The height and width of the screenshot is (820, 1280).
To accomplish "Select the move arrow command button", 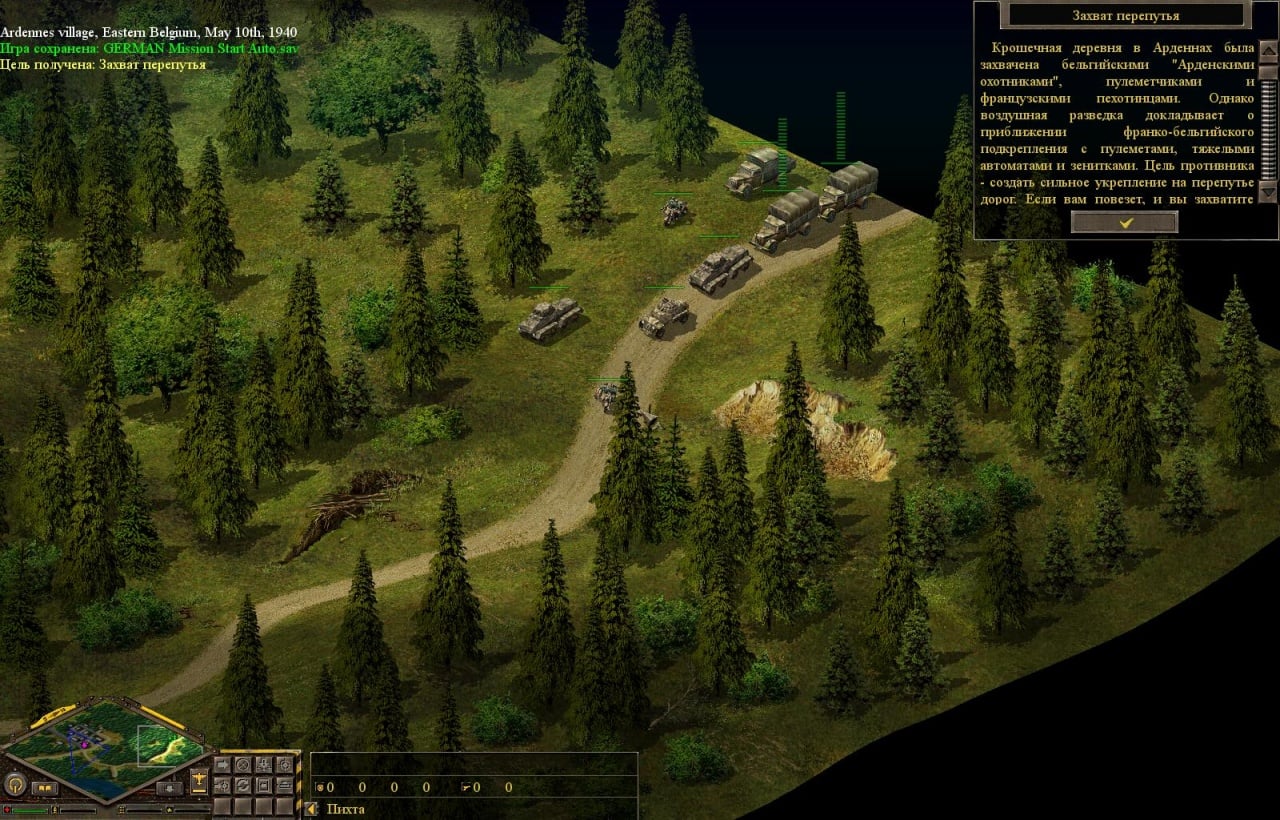I will click(x=222, y=765).
